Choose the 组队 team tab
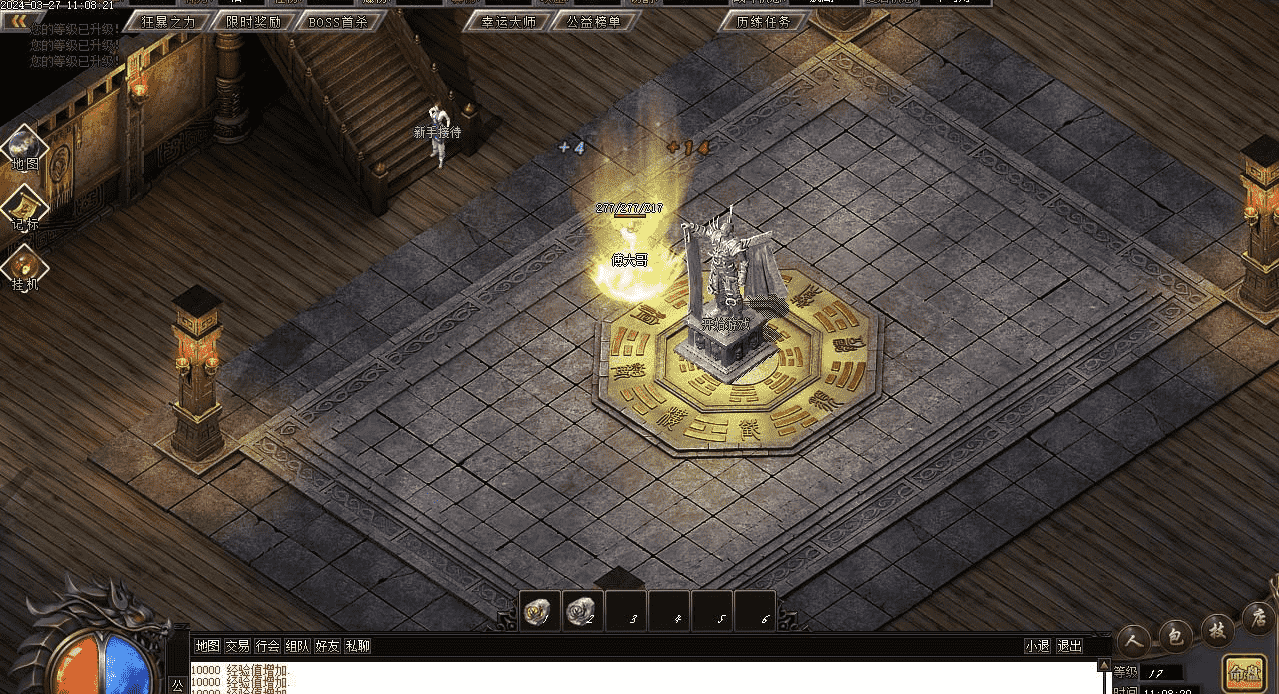Screen dimensions: 1279x694 pyautogui.click(x=297, y=646)
